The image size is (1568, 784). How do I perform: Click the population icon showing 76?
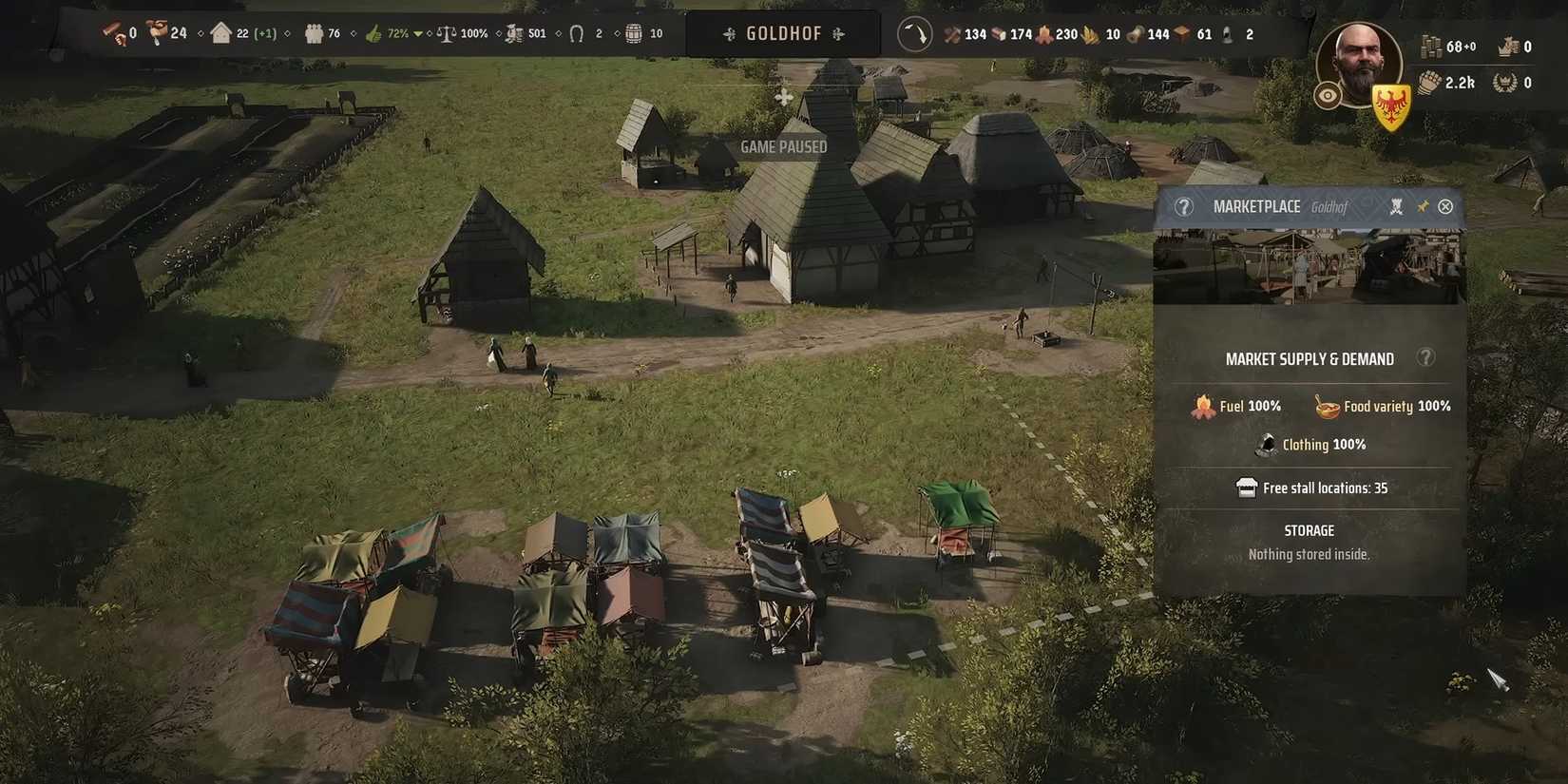pos(315,33)
